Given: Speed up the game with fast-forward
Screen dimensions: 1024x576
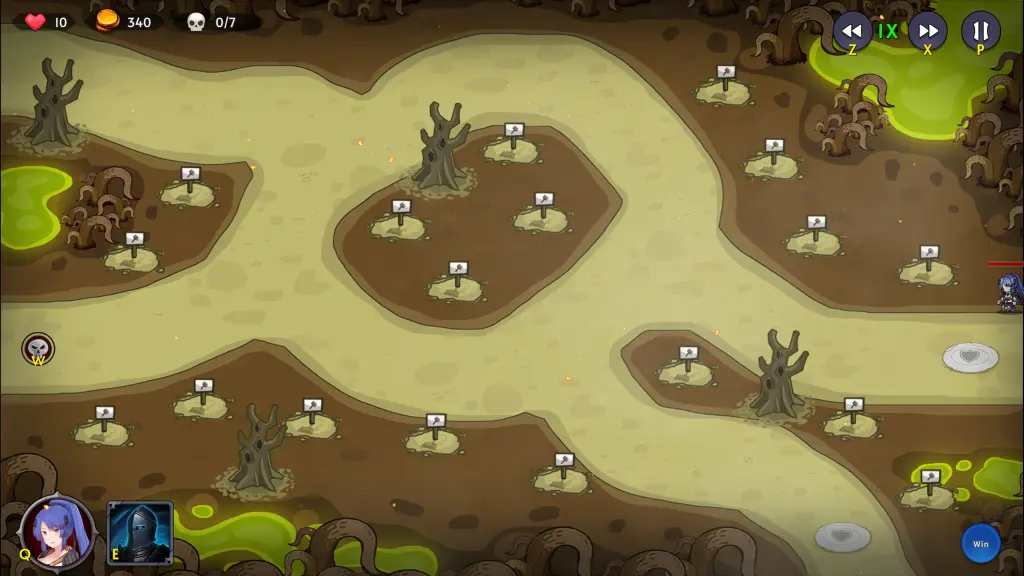Looking at the screenshot, I should tap(927, 30).
